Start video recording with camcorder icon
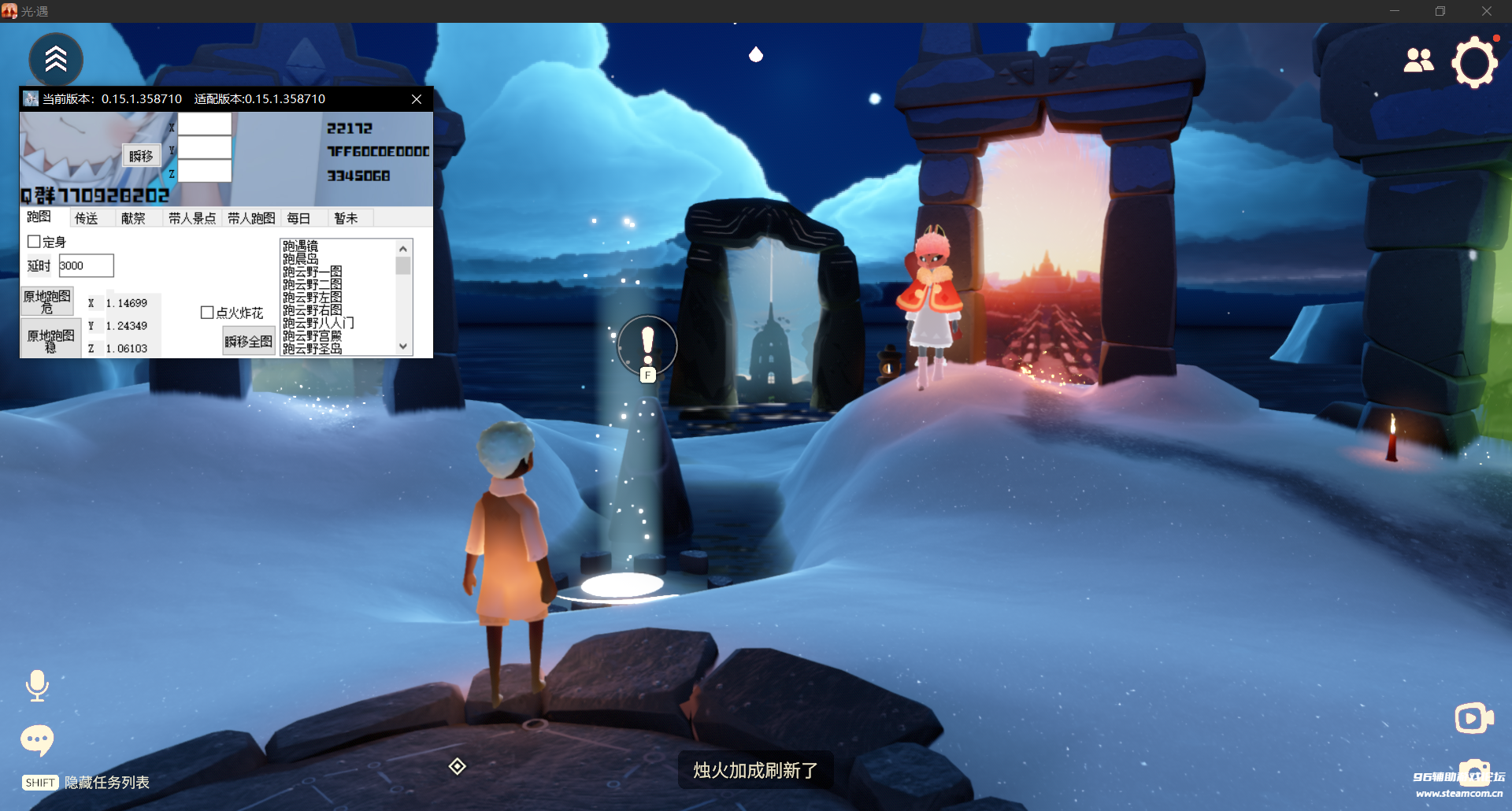Viewport: 1512px width, 811px height. [x=1473, y=718]
